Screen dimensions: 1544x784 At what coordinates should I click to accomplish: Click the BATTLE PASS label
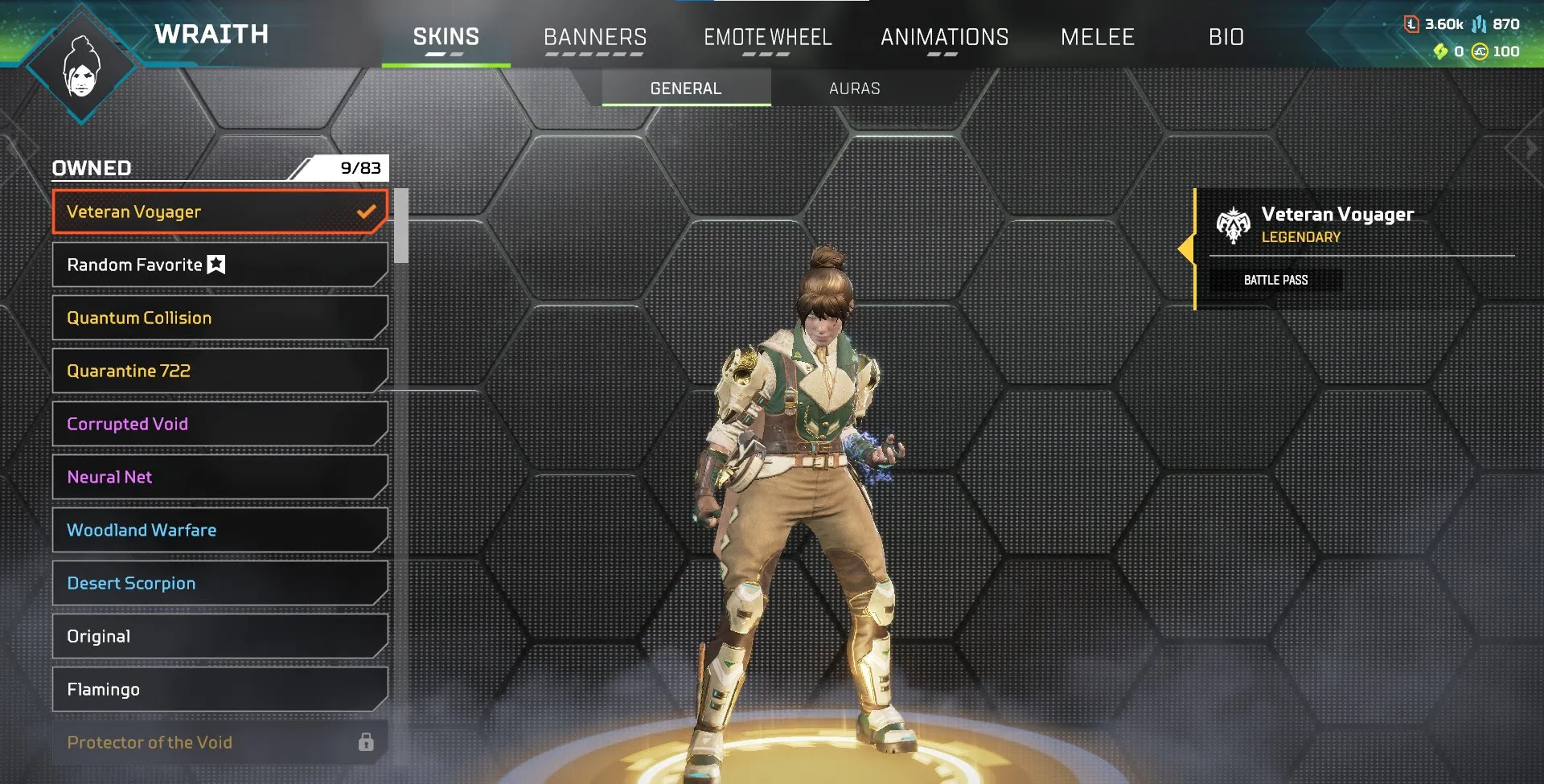pyautogui.click(x=1276, y=280)
